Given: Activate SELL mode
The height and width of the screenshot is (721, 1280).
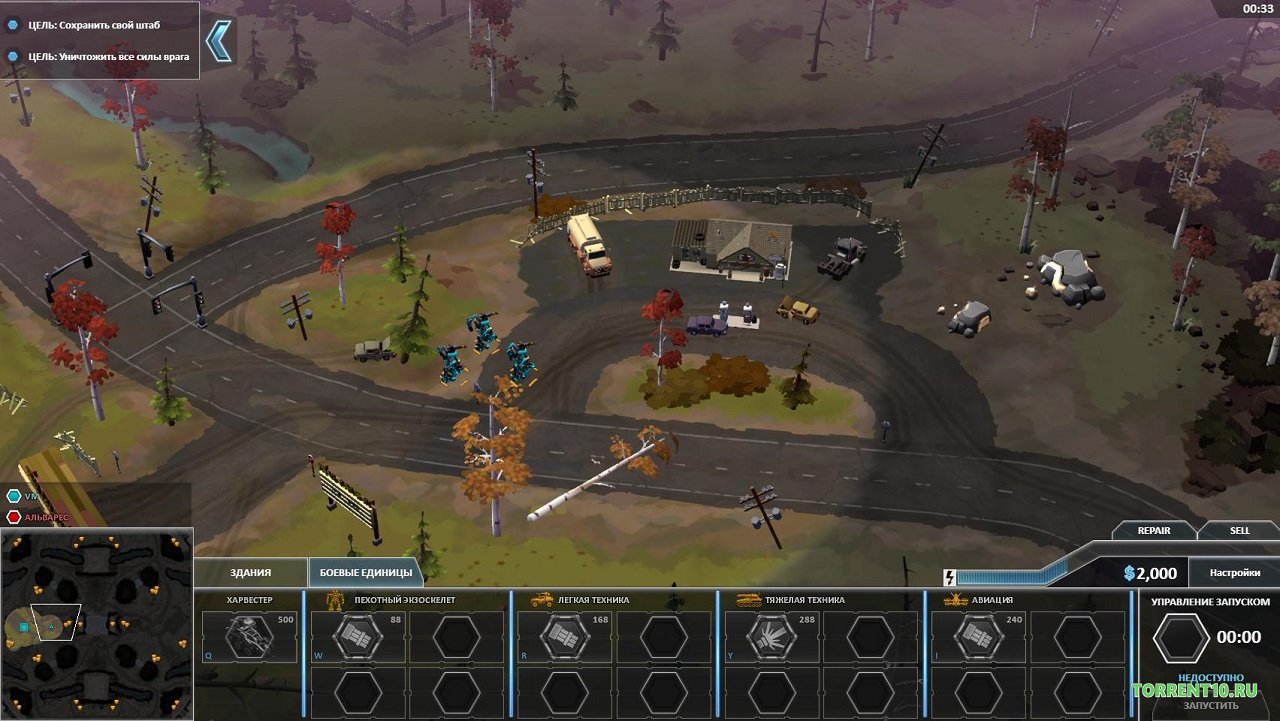Looking at the screenshot, I should click(1239, 530).
